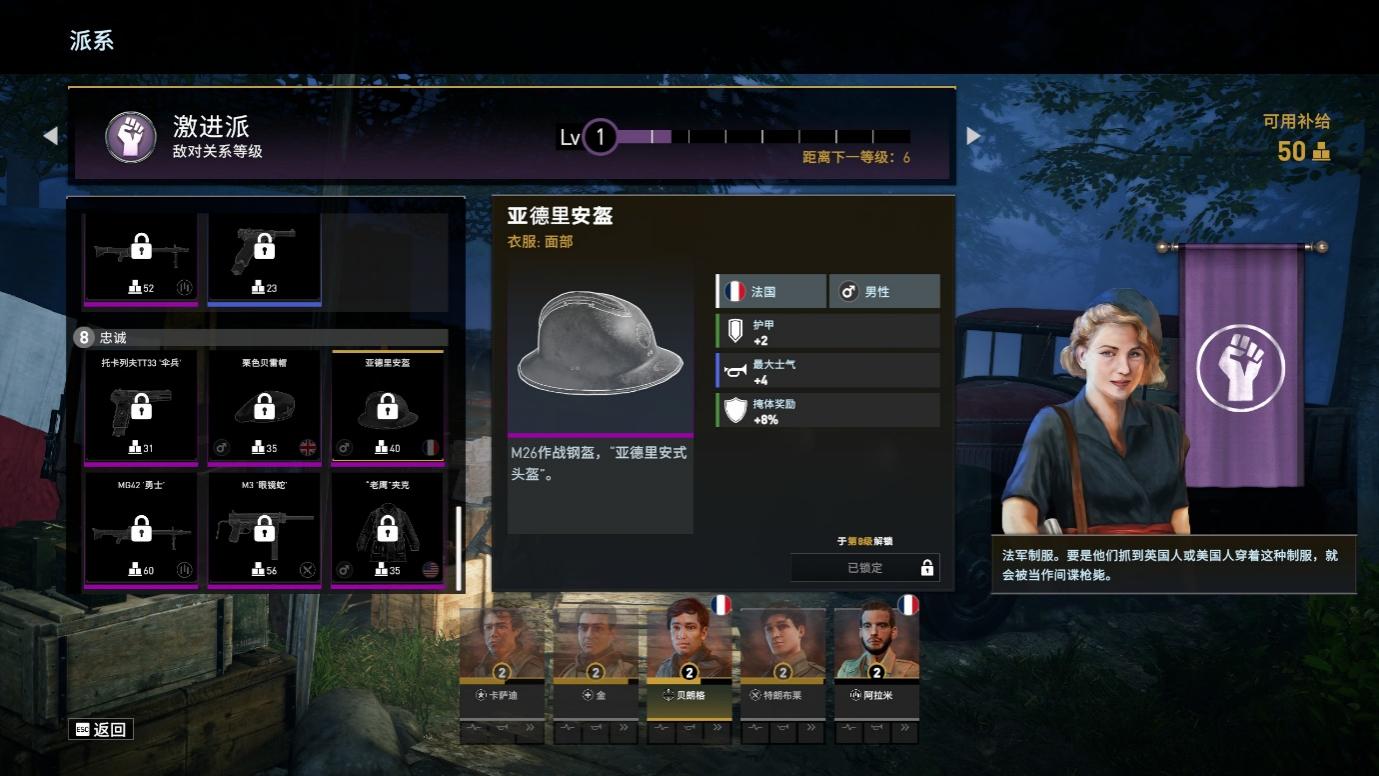Choose the M3 '眼镜蛇' submachine gun item
Viewport: 1379px width, 776px height.
click(264, 529)
